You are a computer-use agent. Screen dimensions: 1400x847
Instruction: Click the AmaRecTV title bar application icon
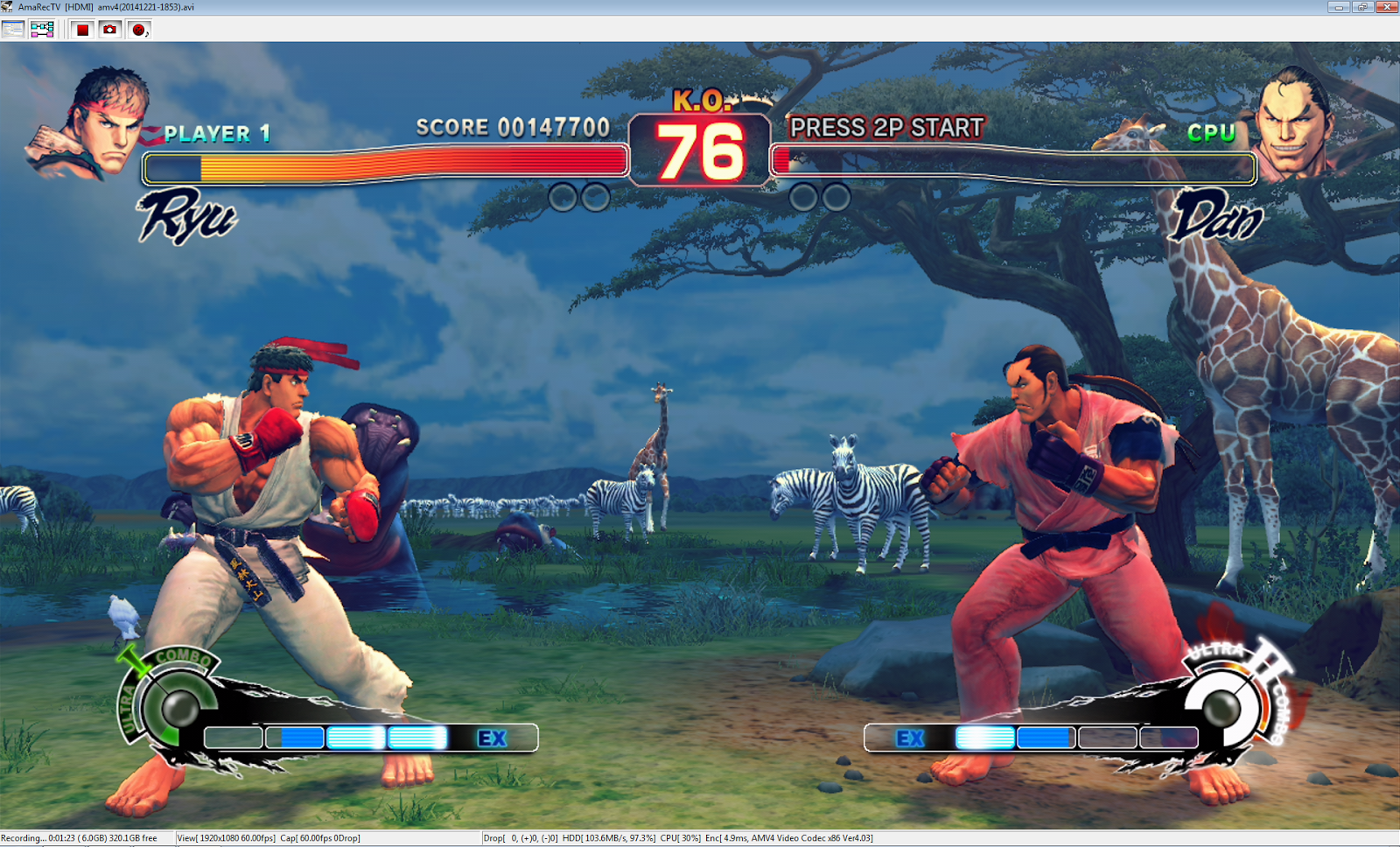(x=9, y=7)
